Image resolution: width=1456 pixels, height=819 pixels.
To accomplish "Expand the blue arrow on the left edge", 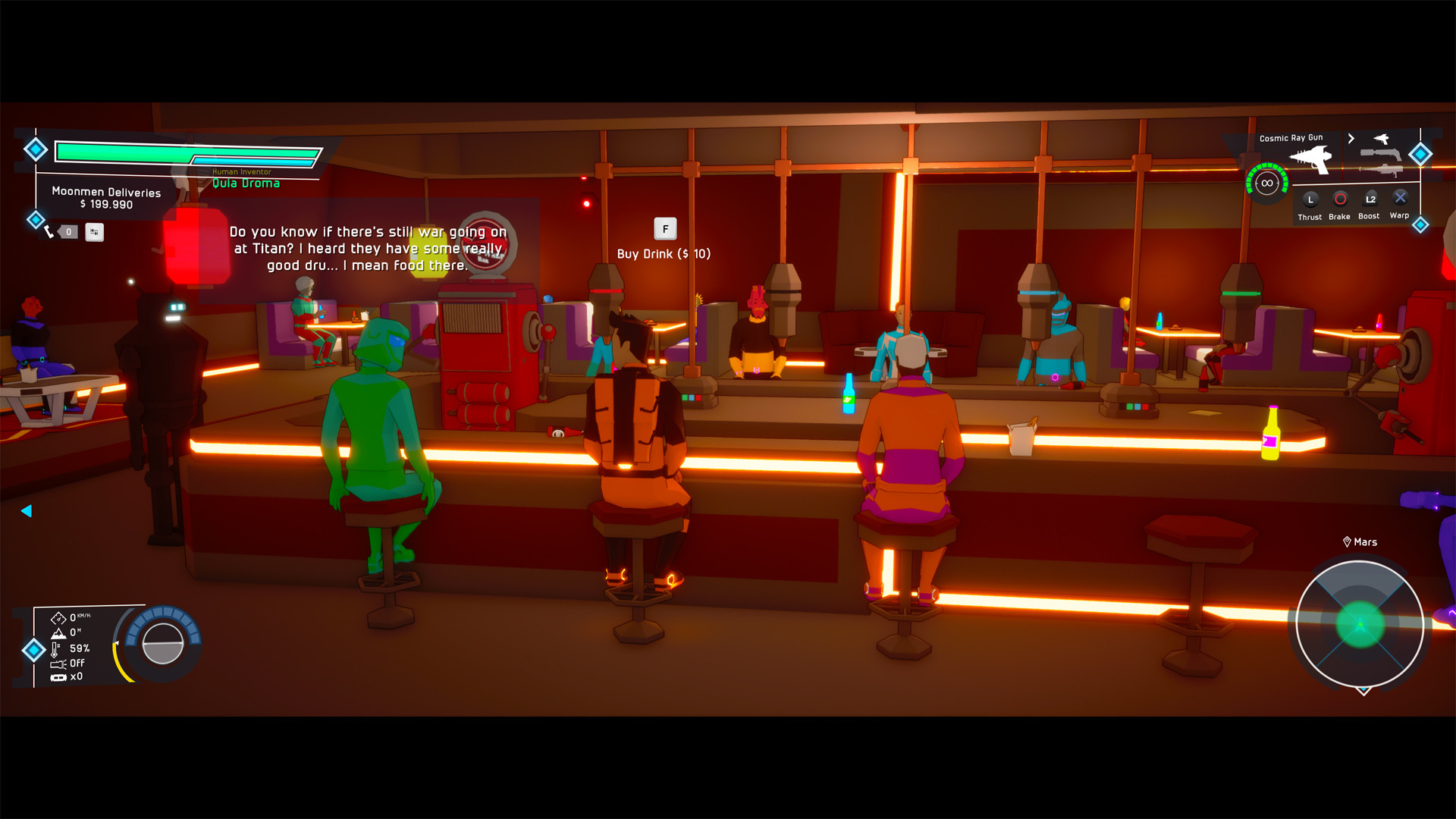I will (x=27, y=512).
